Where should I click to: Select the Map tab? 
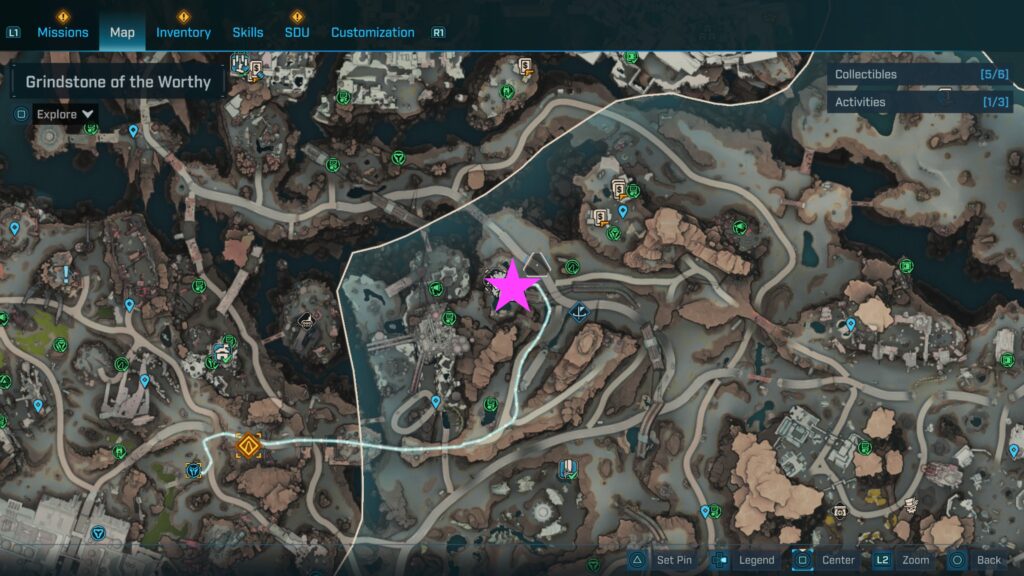tap(122, 32)
